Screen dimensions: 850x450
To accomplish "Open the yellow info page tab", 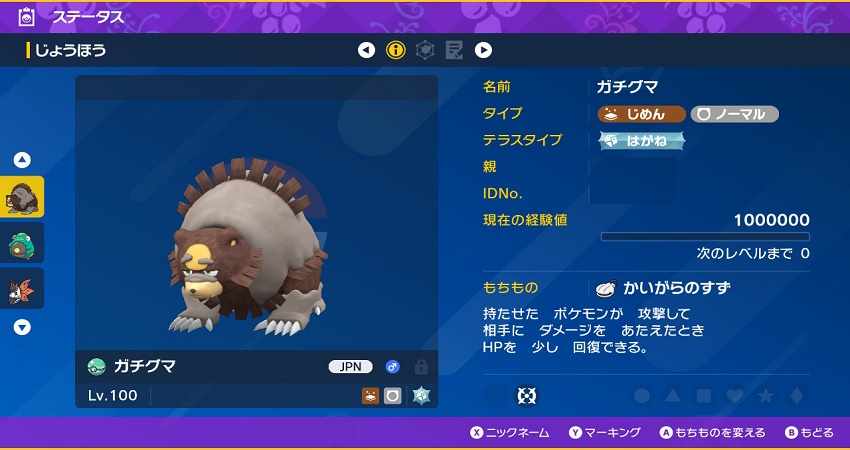I will click(396, 50).
